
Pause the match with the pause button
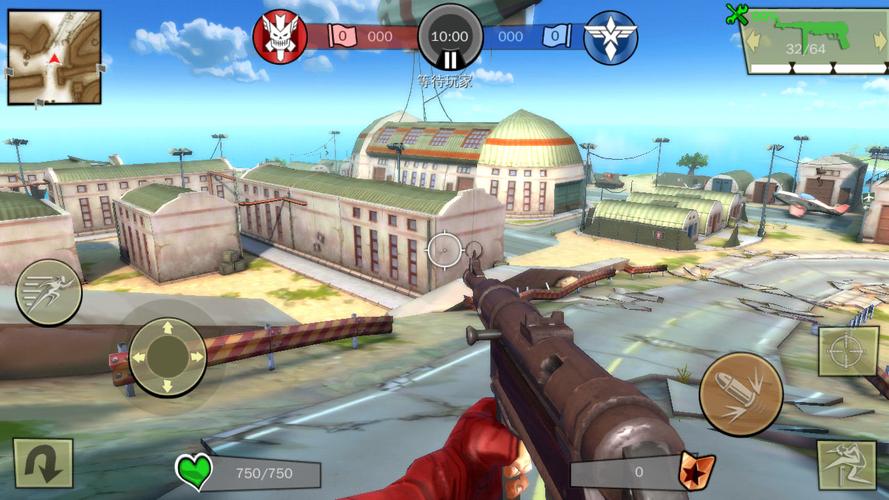pyautogui.click(x=450, y=60)
